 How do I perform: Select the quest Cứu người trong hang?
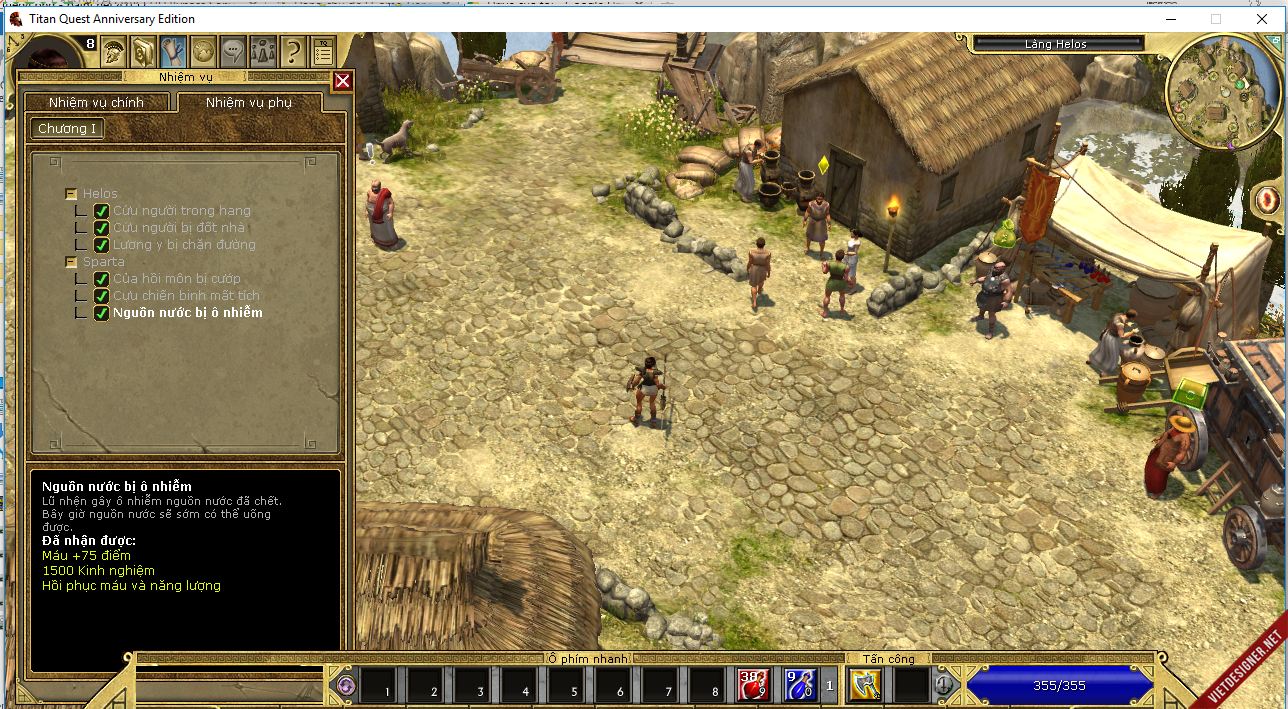click(181, 211)
